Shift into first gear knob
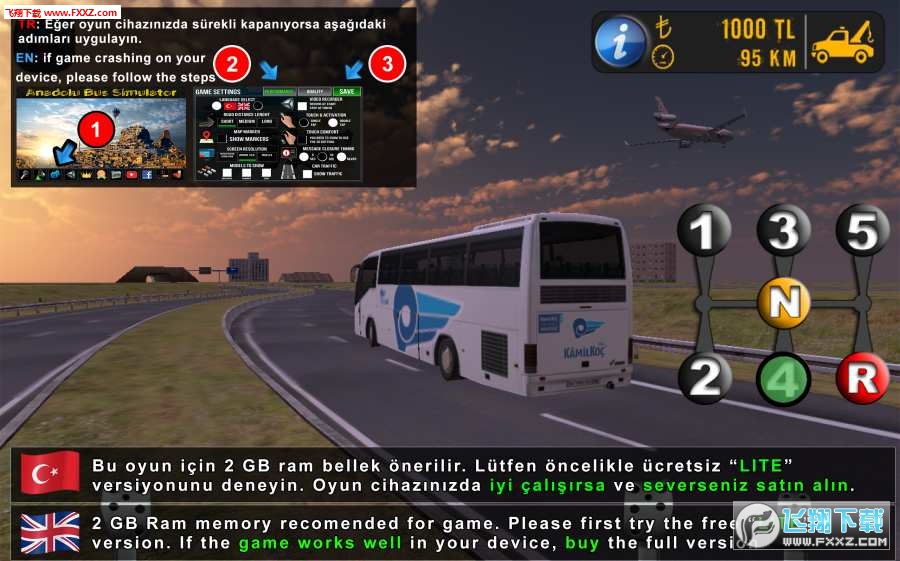The height and width of the screenshot is (561, 900). [706, 231]
